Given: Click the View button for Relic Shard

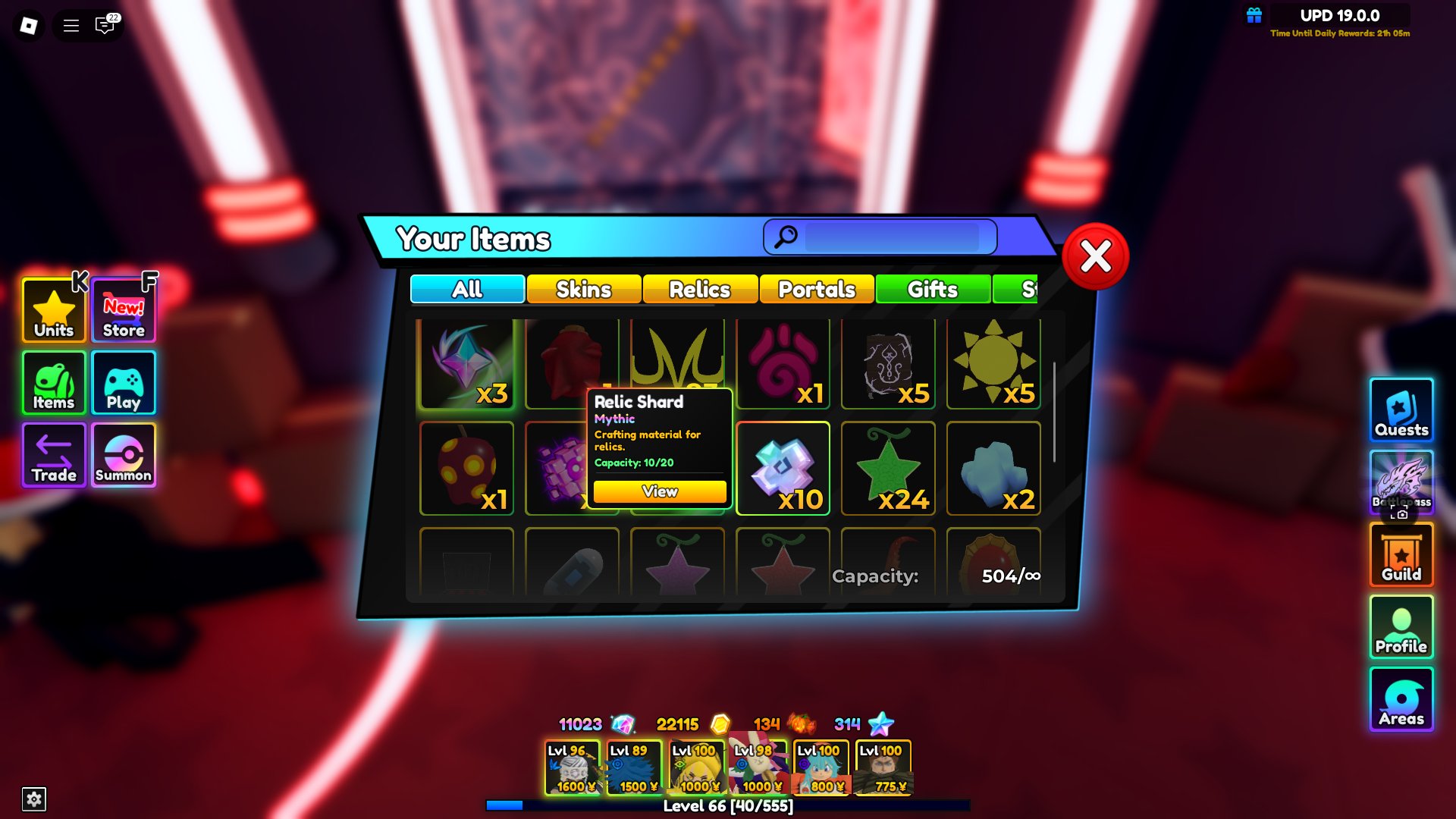Looking at the screenshot, I should tap(658, 491).
